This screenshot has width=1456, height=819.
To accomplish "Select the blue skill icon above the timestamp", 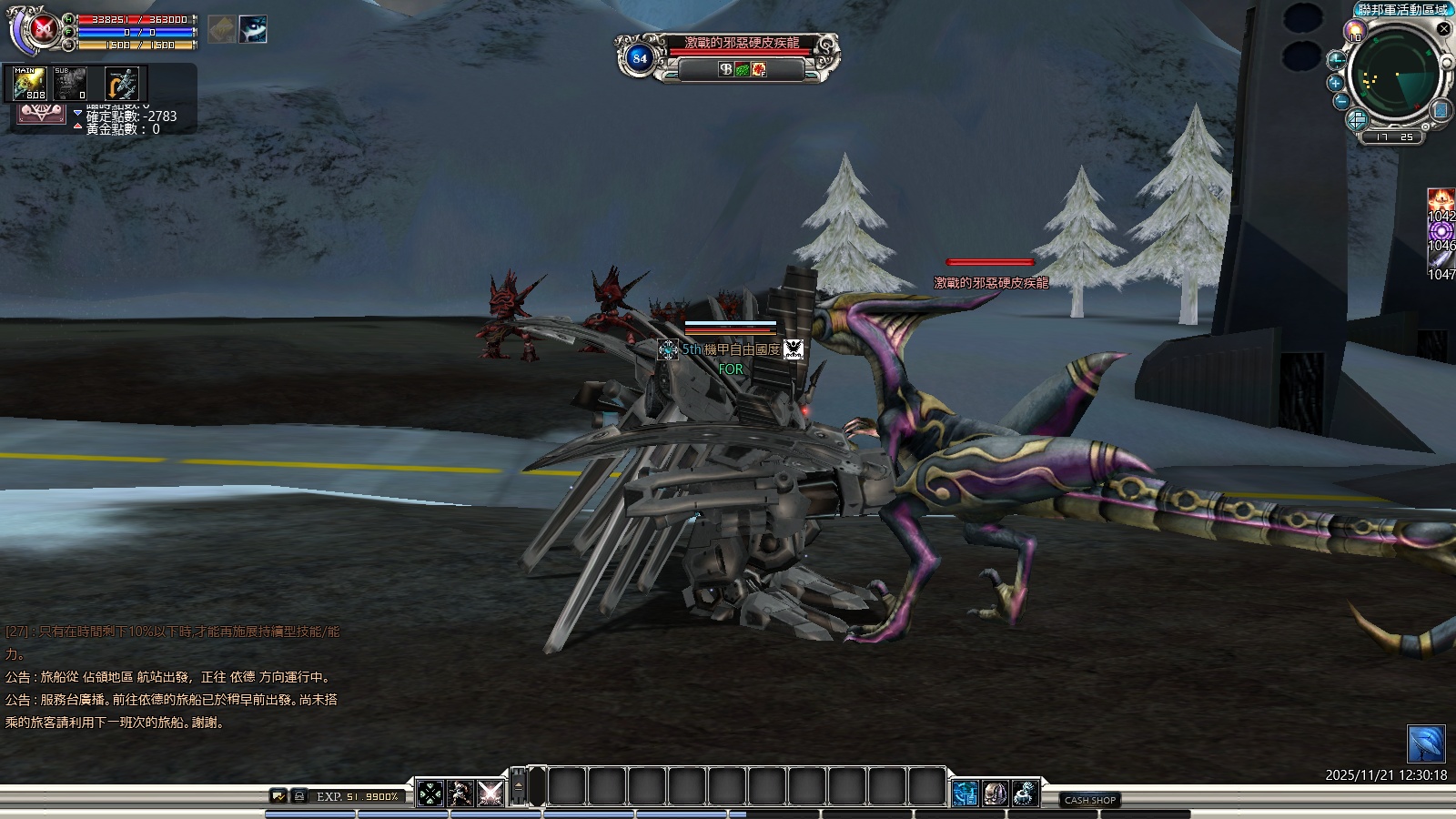I will (x=1426, y=744).
